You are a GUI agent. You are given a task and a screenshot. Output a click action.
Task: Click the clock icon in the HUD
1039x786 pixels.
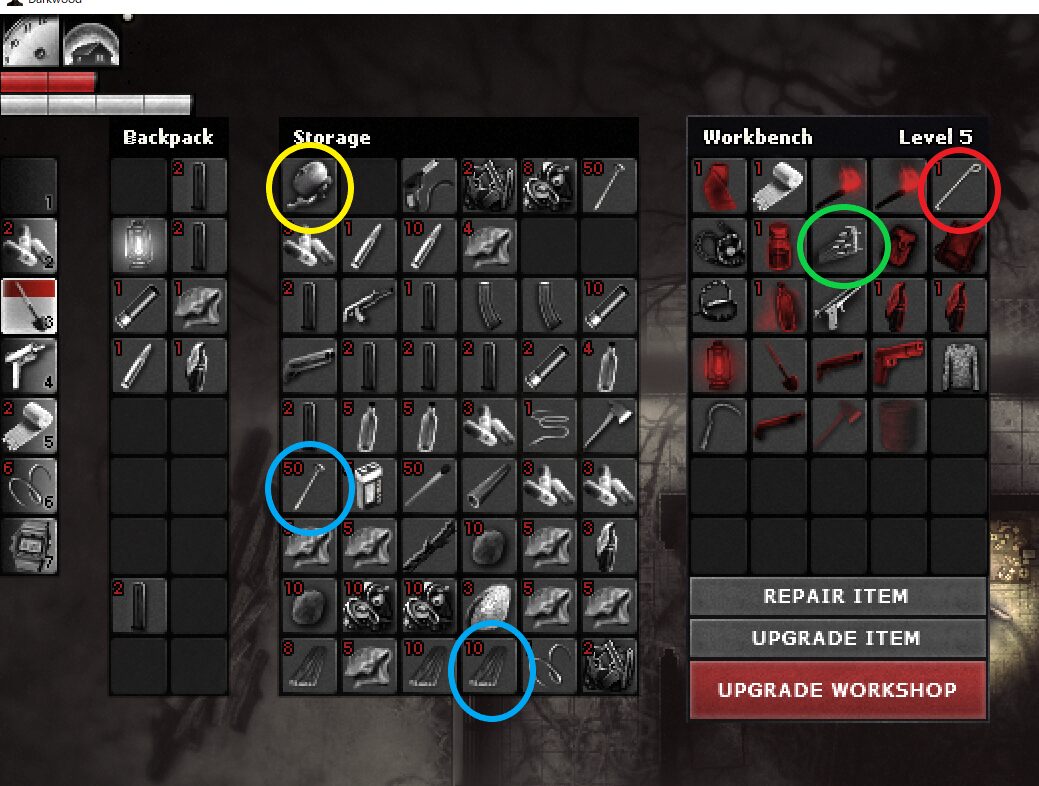point(29,42)
